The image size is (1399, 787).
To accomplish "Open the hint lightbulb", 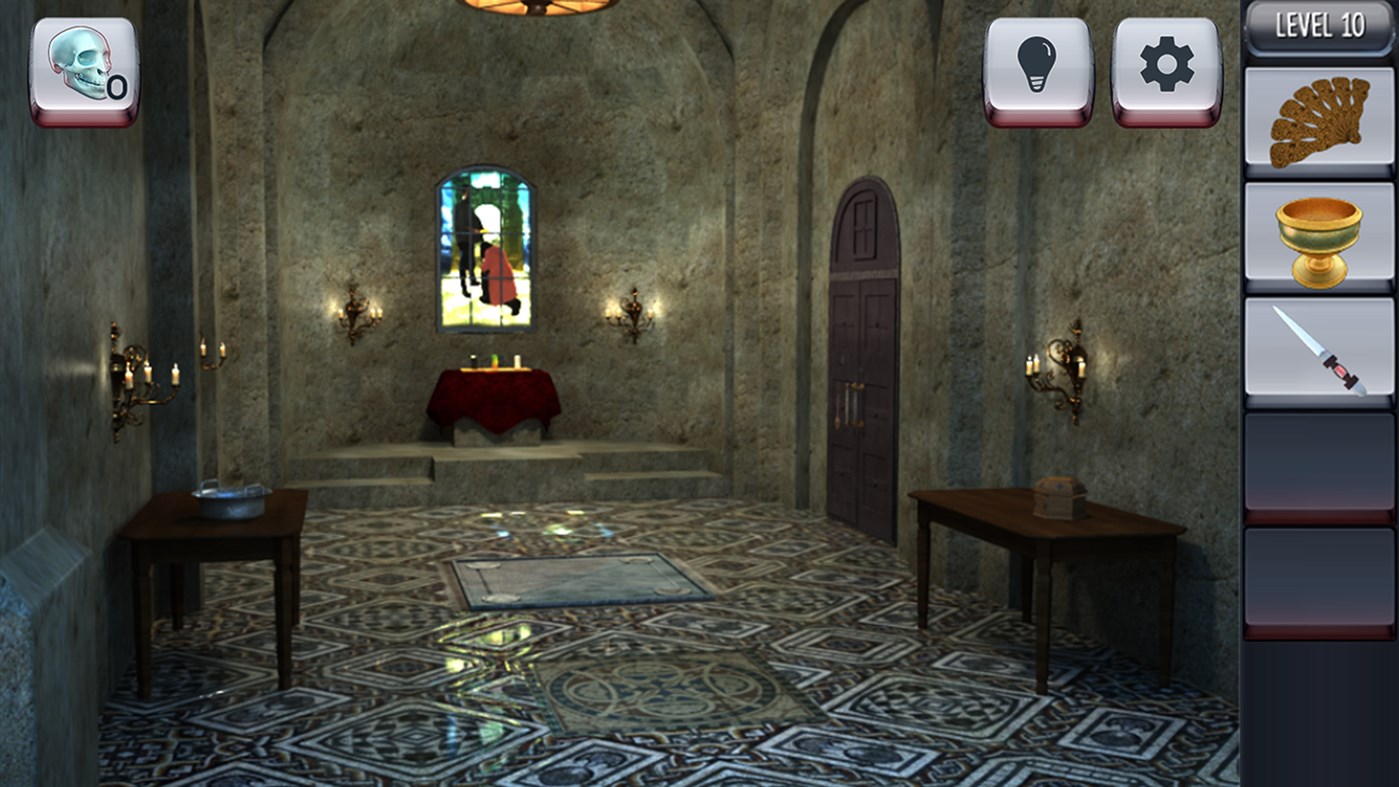I will click(x=1037, y=63).
